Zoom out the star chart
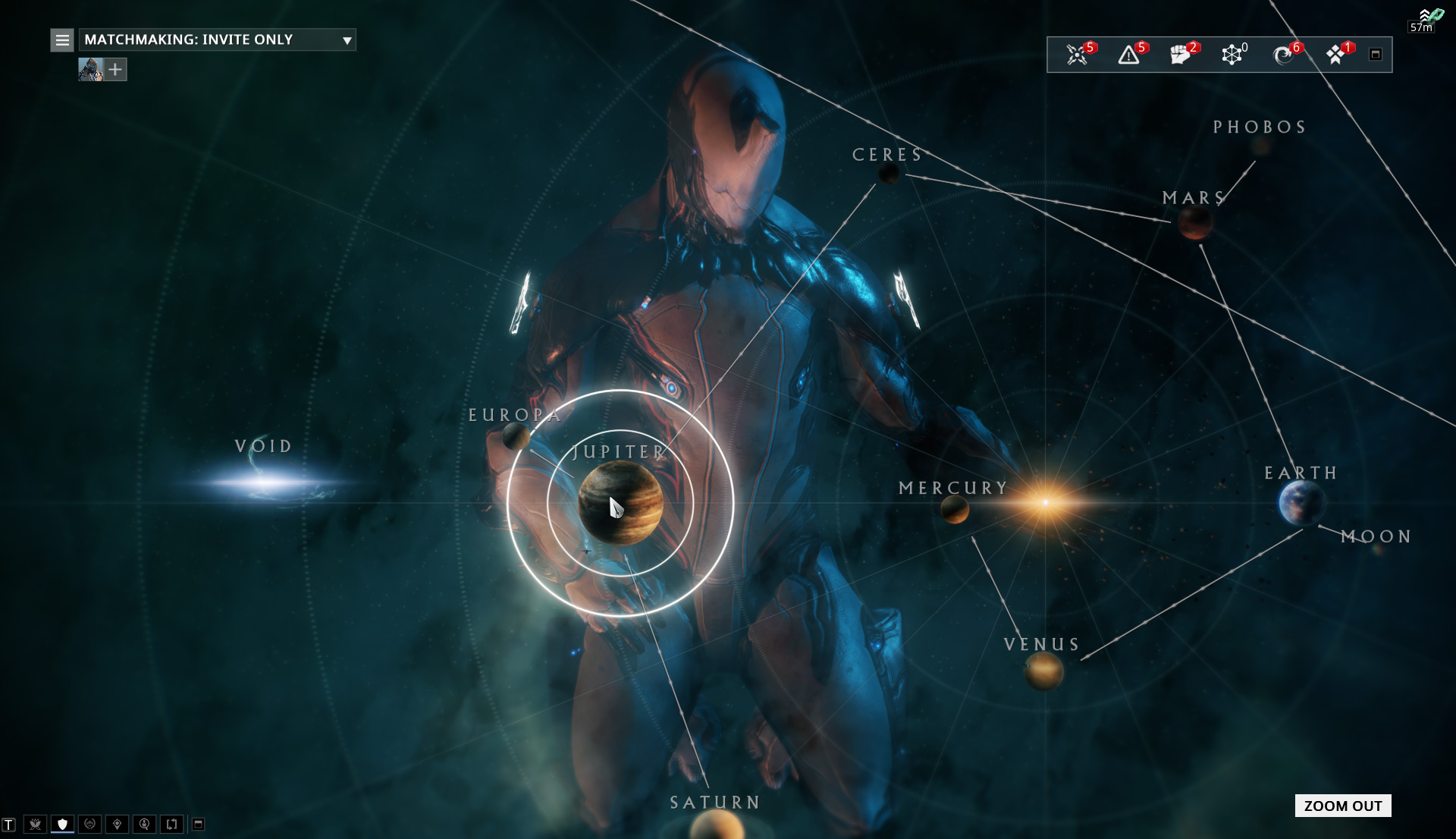The image size is (1456, 839). click(1342, 806)
